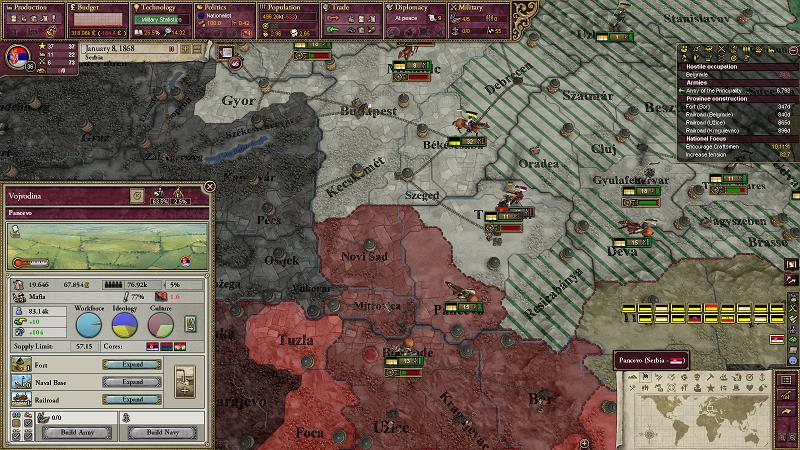Image resolution: width=800 pixels, height=450 pixels.
Task: Open the Technology screen
Action: (x=160, y=7)
